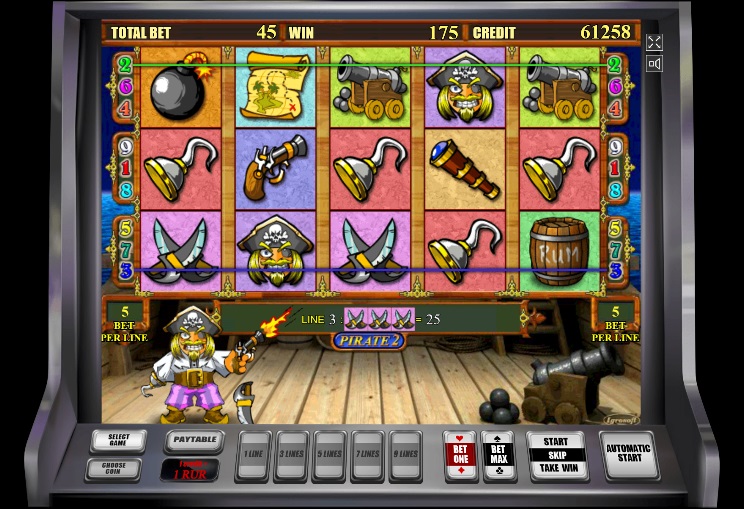Image resolution: width=744 pixels, height=509 pixels.
Task: Click the Bet One button
Action: [460, 455]
